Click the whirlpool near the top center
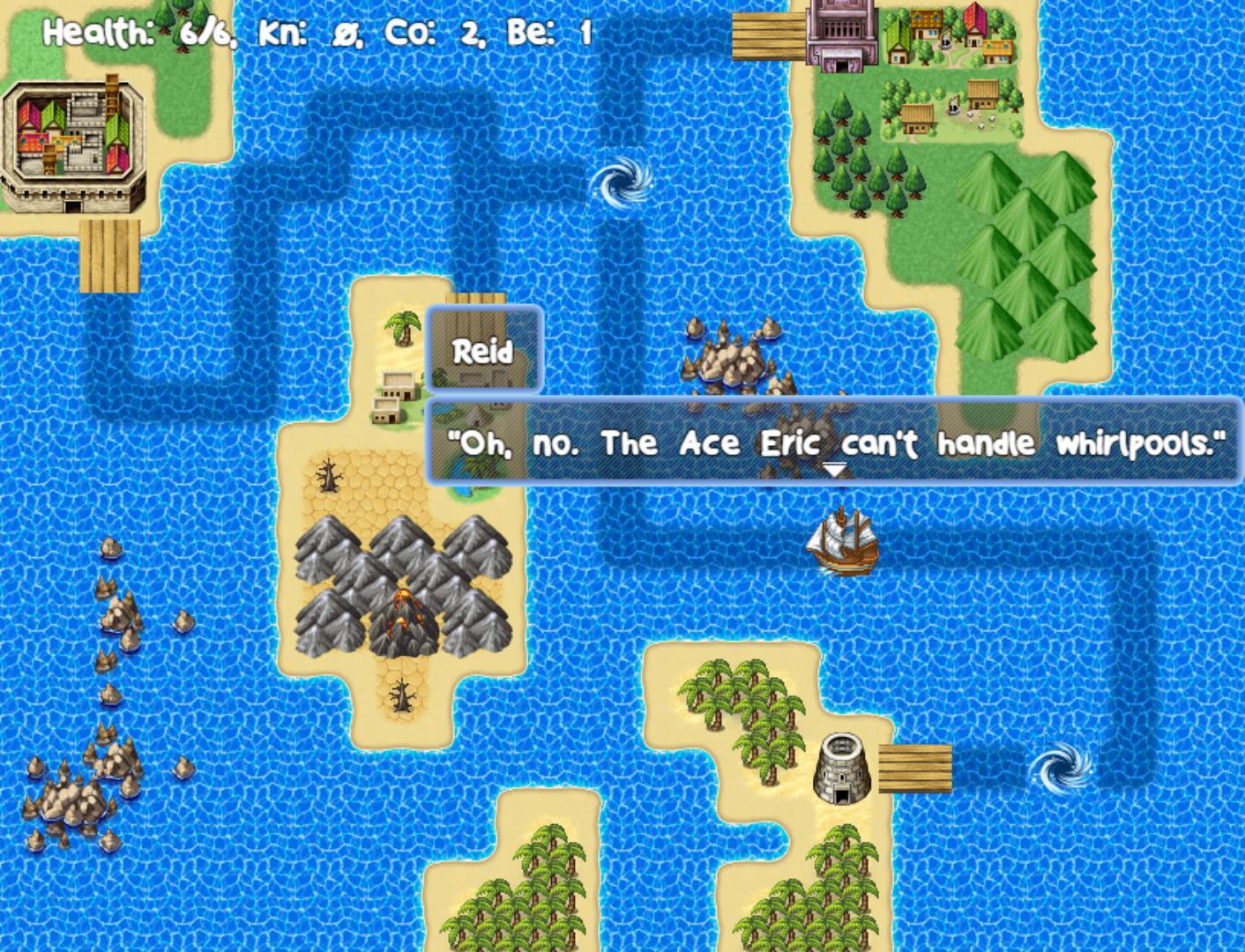This screenshot has width=1245, height=952. click(622, 182)
